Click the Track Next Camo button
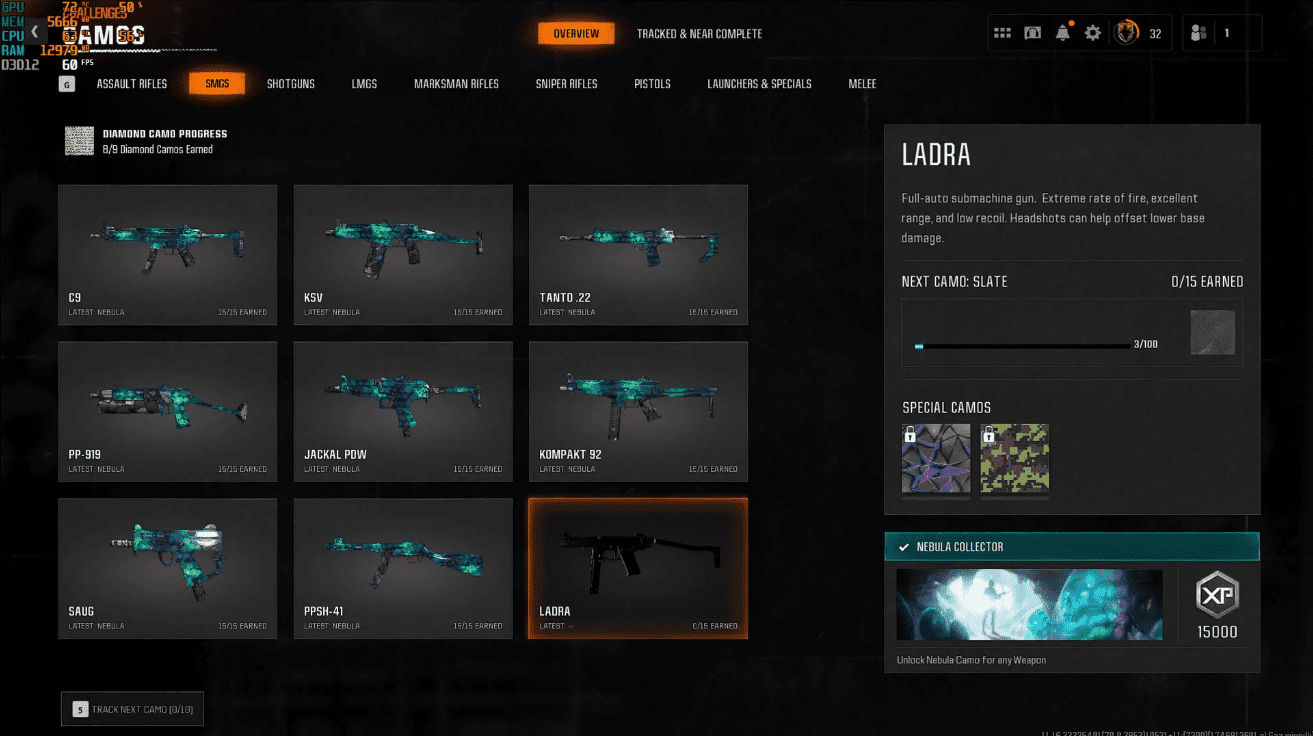The height and width of the screenshot is (736, 1313). [133, 709]
